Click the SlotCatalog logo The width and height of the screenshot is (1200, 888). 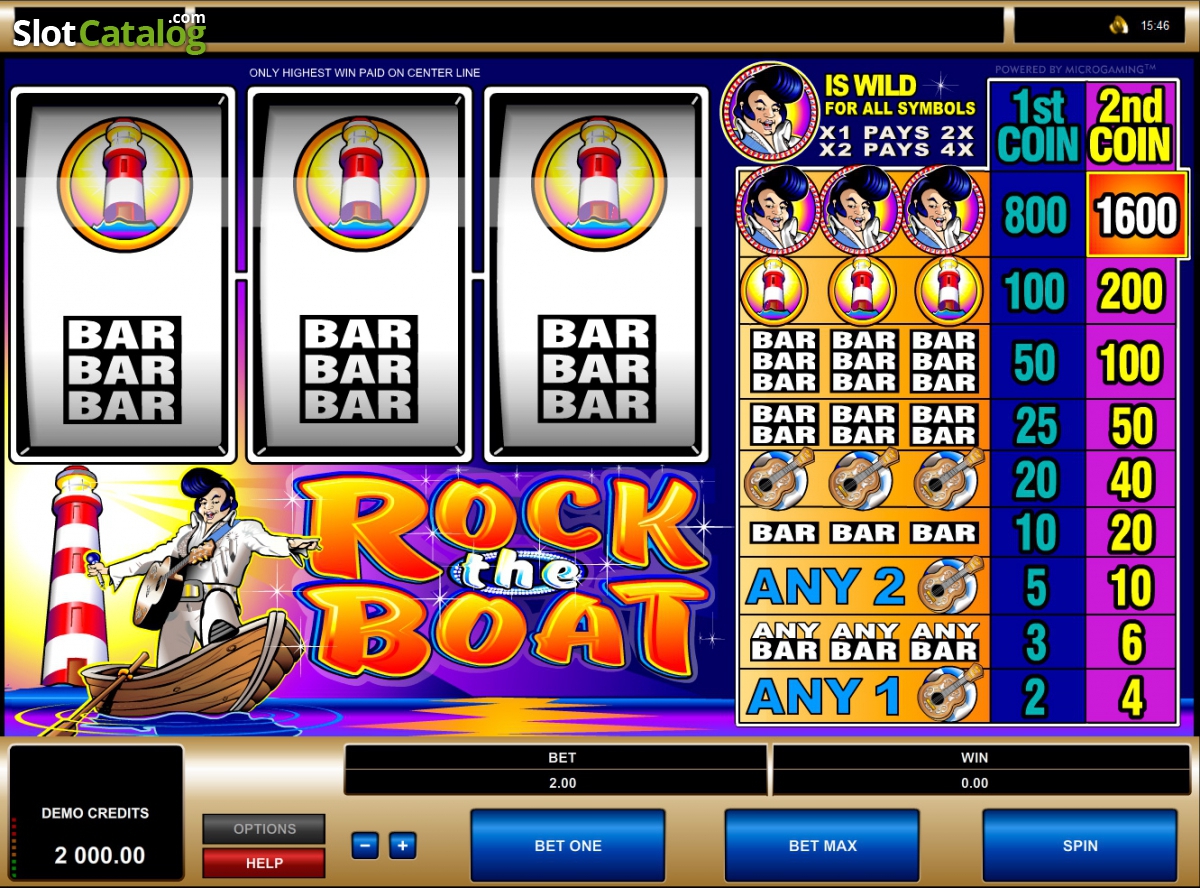pos(108,32)
